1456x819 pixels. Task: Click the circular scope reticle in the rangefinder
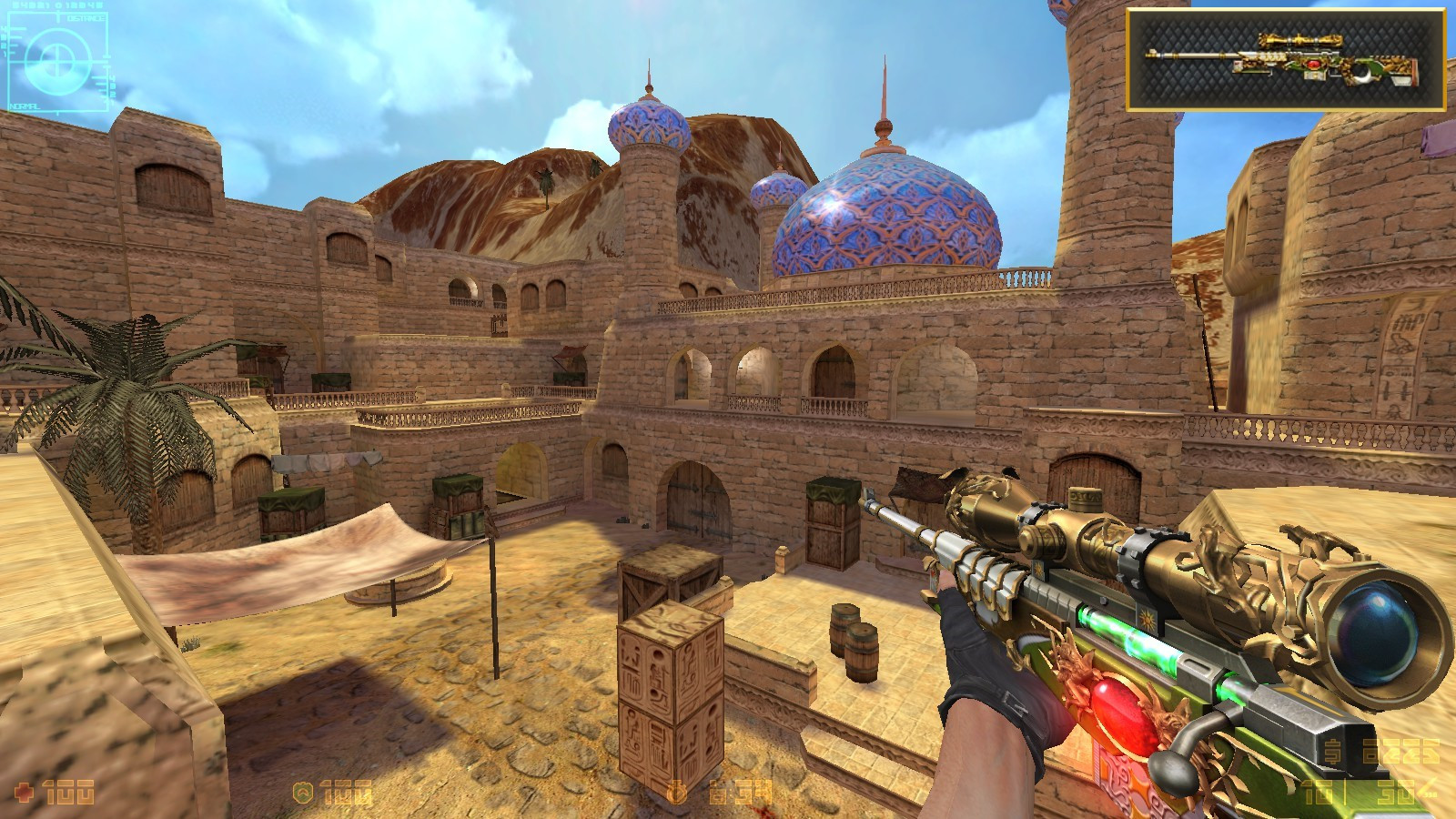(57, 60)
